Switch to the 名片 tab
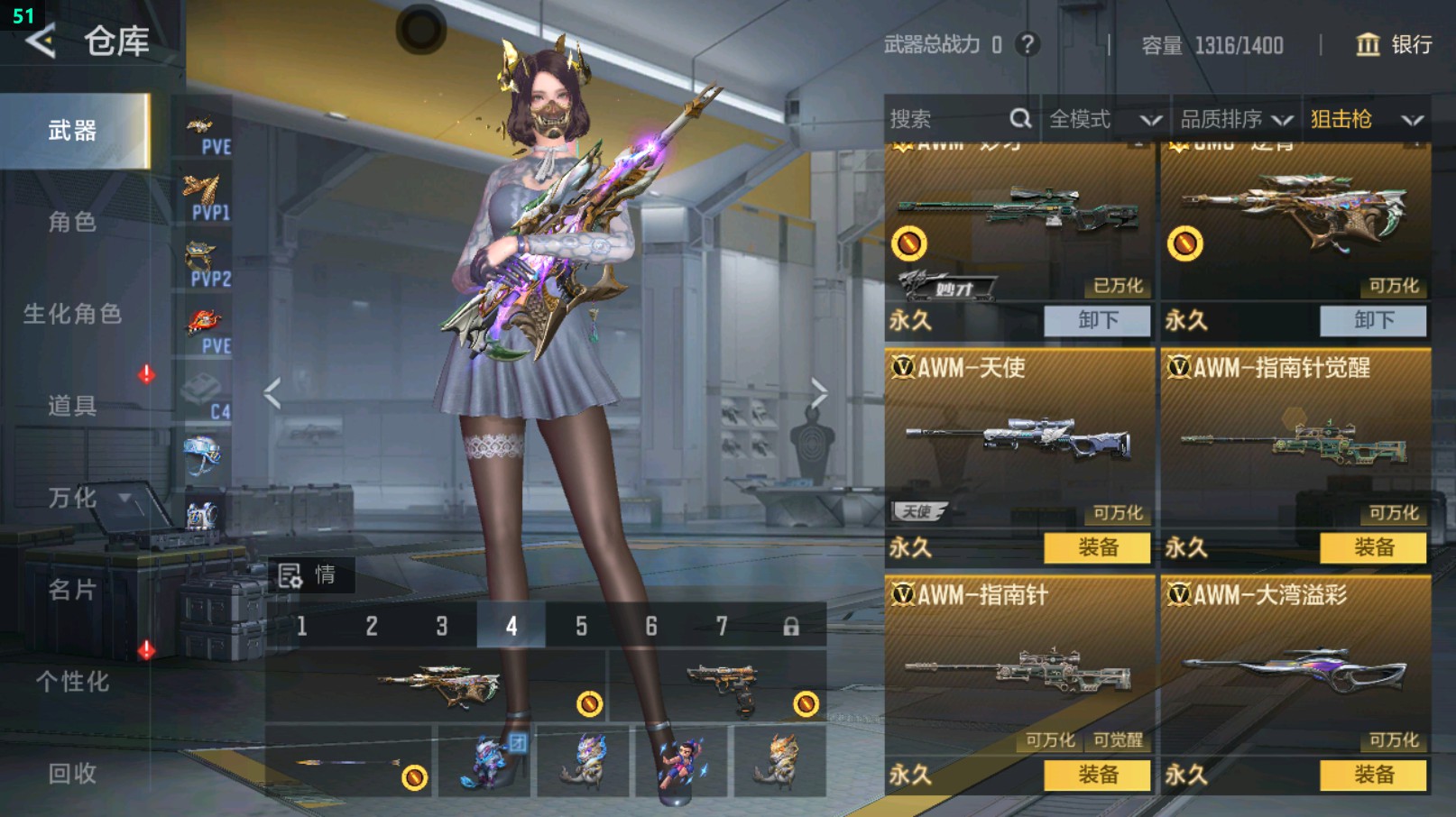The image size is (1456, 817). pyautogui.click(x=72, y=590)
